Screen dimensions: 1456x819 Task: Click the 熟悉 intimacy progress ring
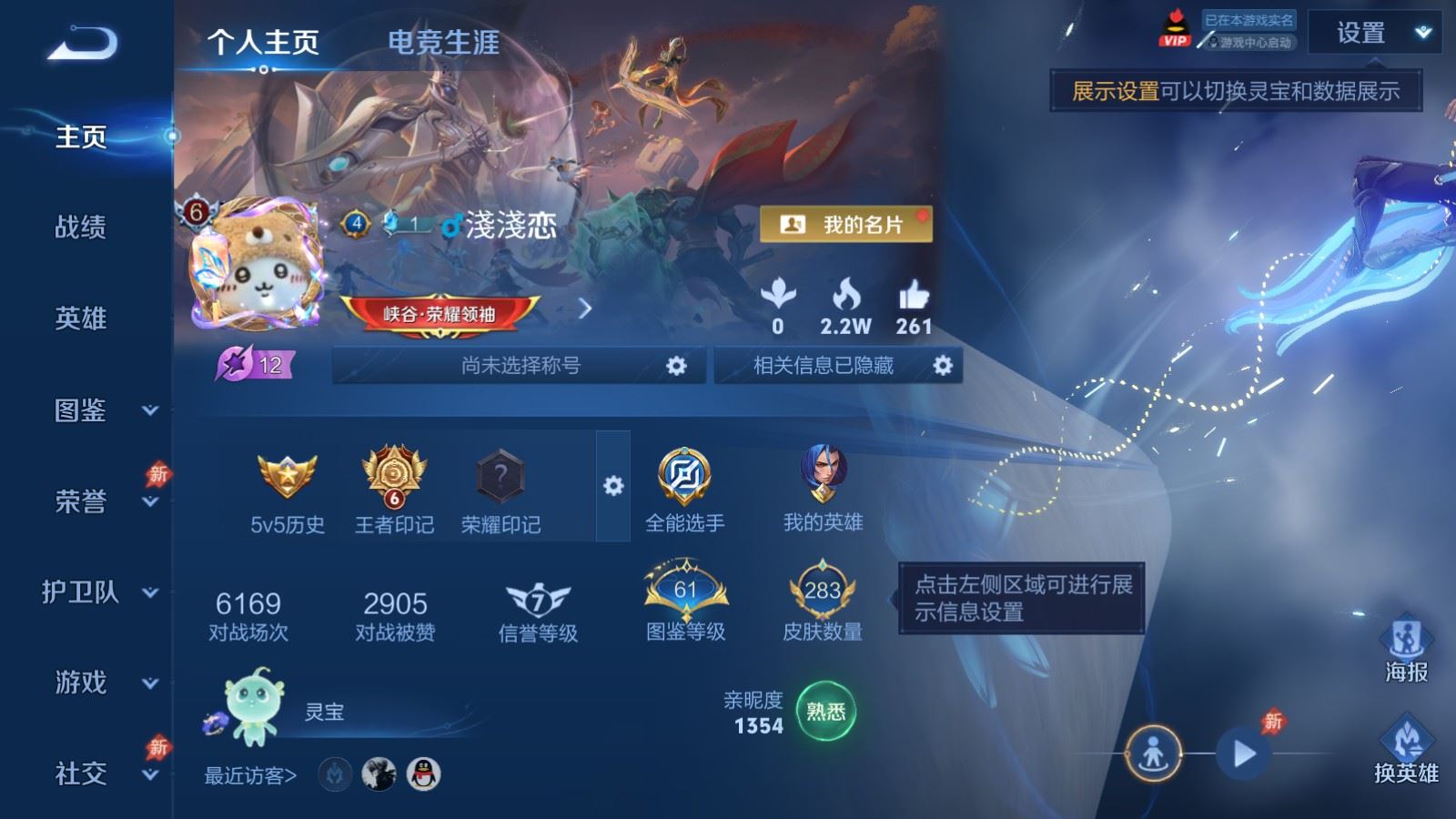point(825,713)
